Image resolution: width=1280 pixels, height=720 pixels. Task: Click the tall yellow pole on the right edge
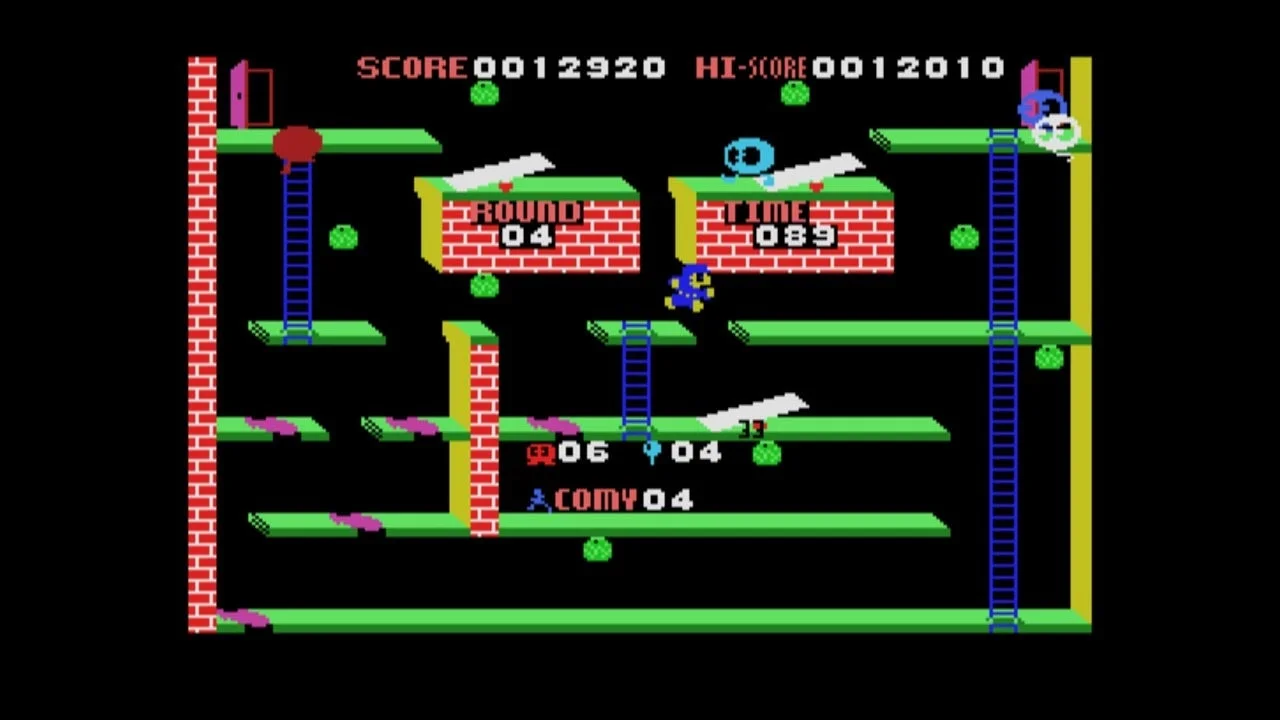[1082, 350]
